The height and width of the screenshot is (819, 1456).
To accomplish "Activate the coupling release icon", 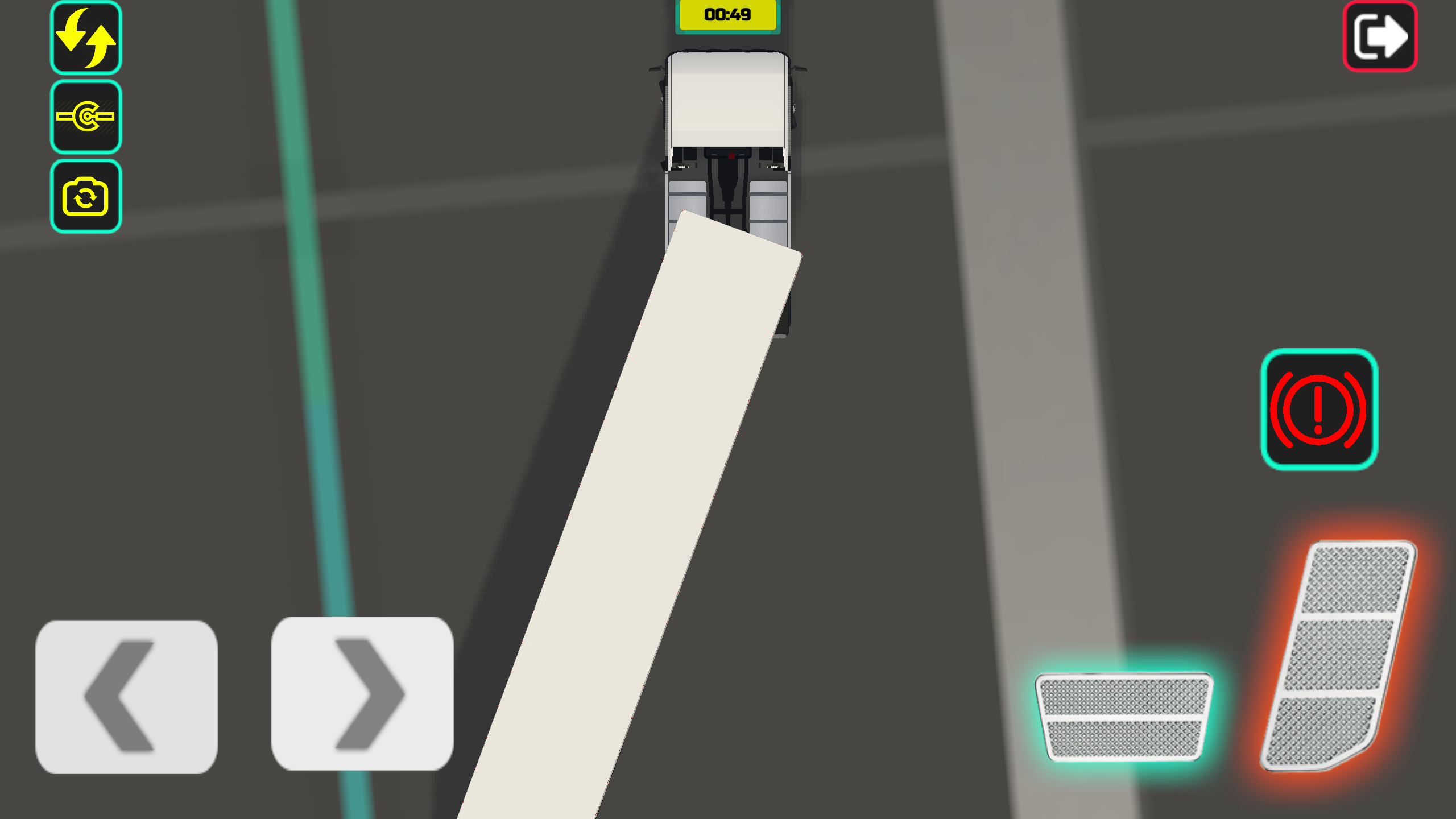I will [x=85, y=118].
